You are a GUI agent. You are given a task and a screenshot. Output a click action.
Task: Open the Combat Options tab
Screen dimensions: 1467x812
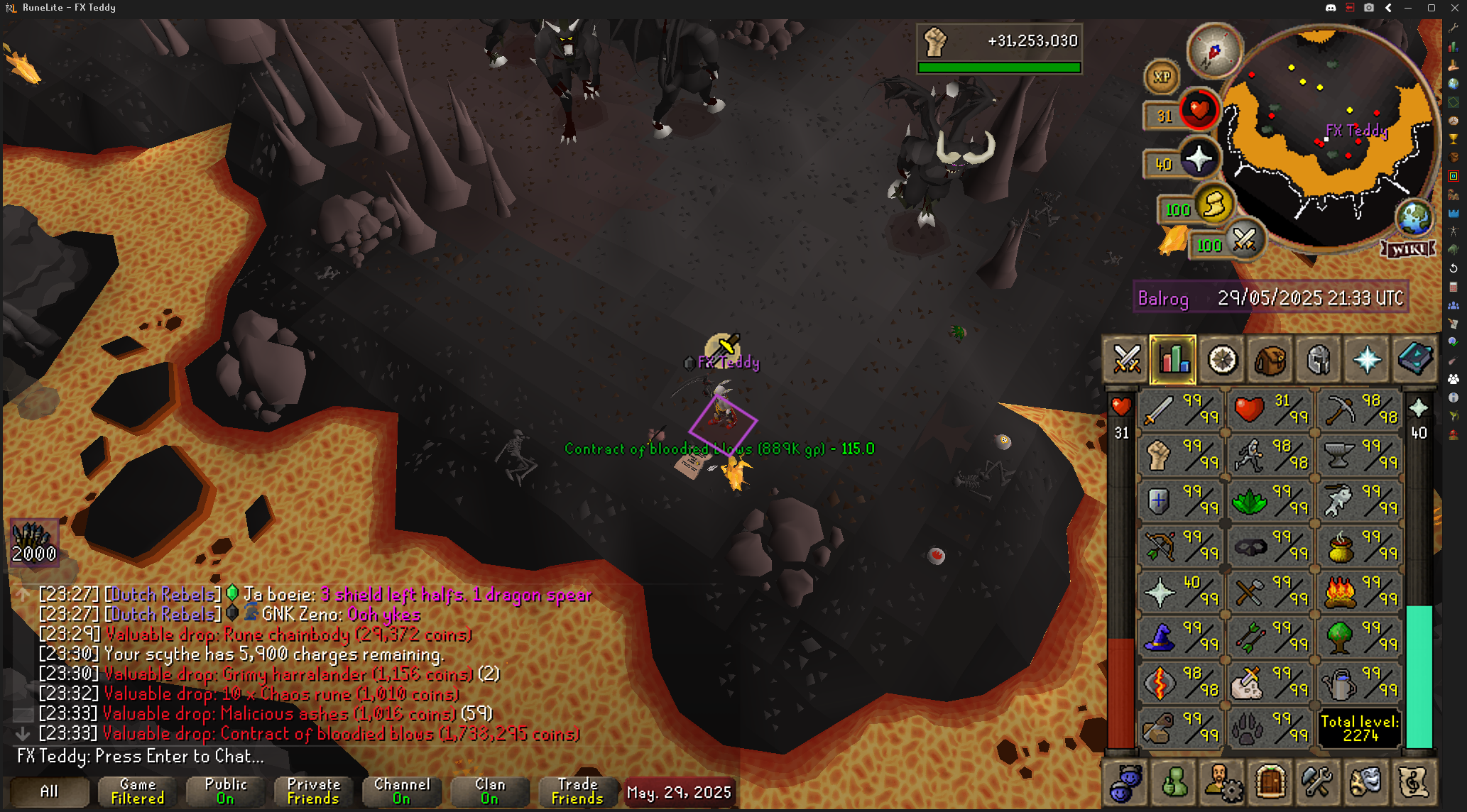click(x=1126, y=359)
